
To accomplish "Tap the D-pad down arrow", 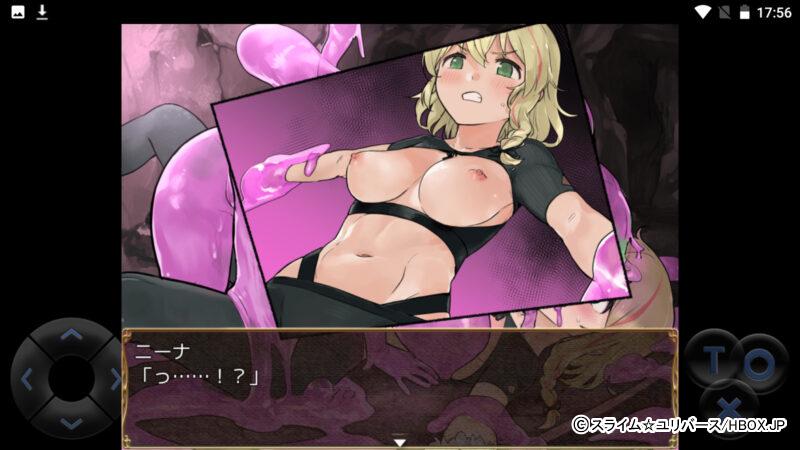I will point(70,423).
